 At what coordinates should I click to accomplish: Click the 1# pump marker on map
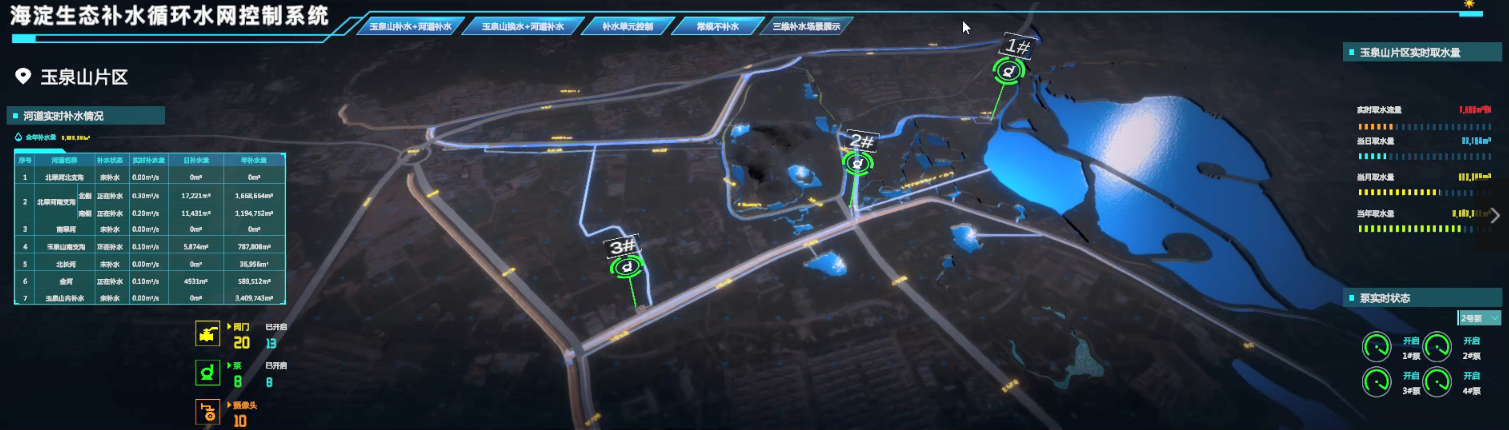click(1008, 71)
